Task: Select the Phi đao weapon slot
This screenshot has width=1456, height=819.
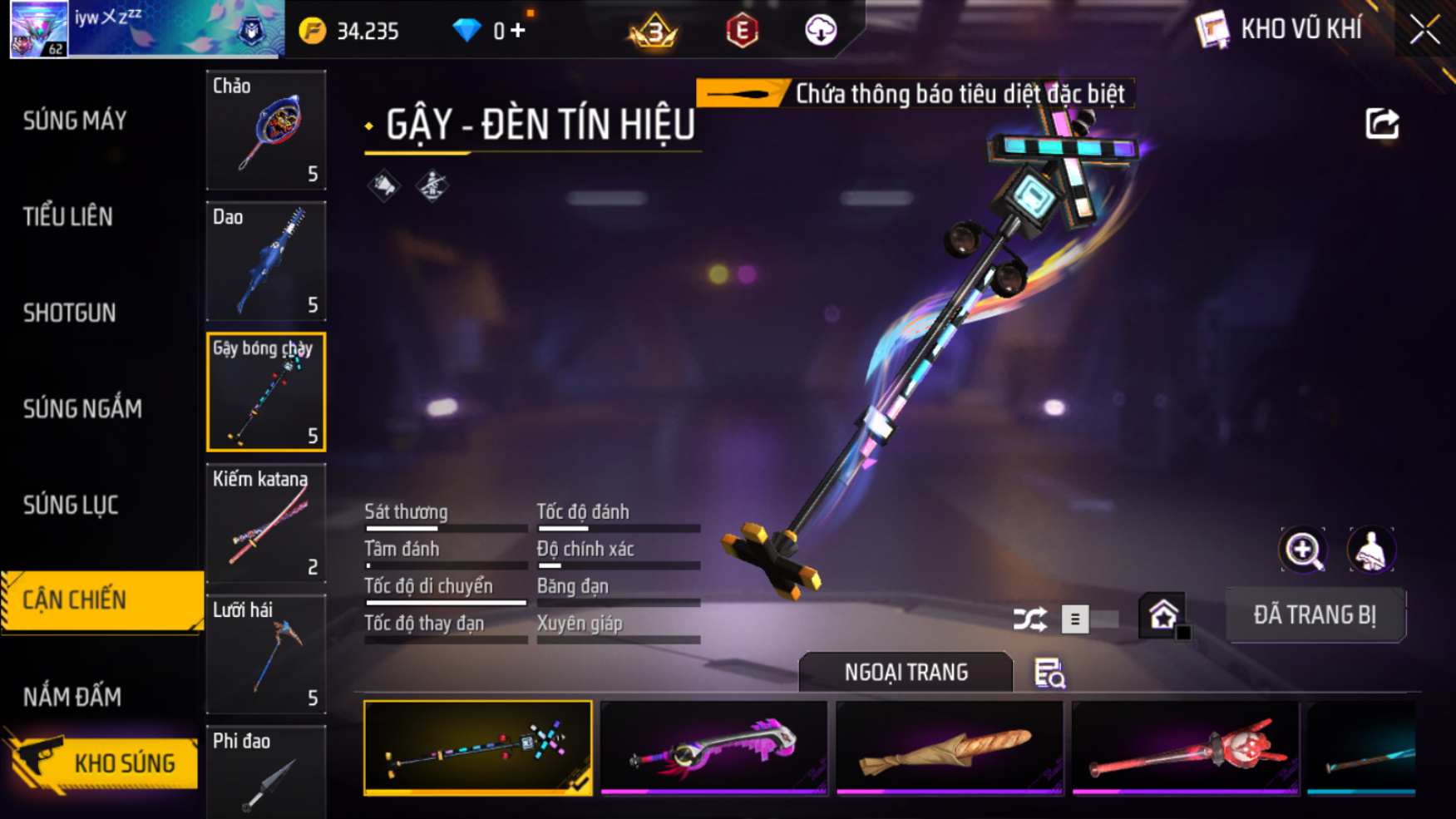Action: pyautogui.click(x=266, y=773)
